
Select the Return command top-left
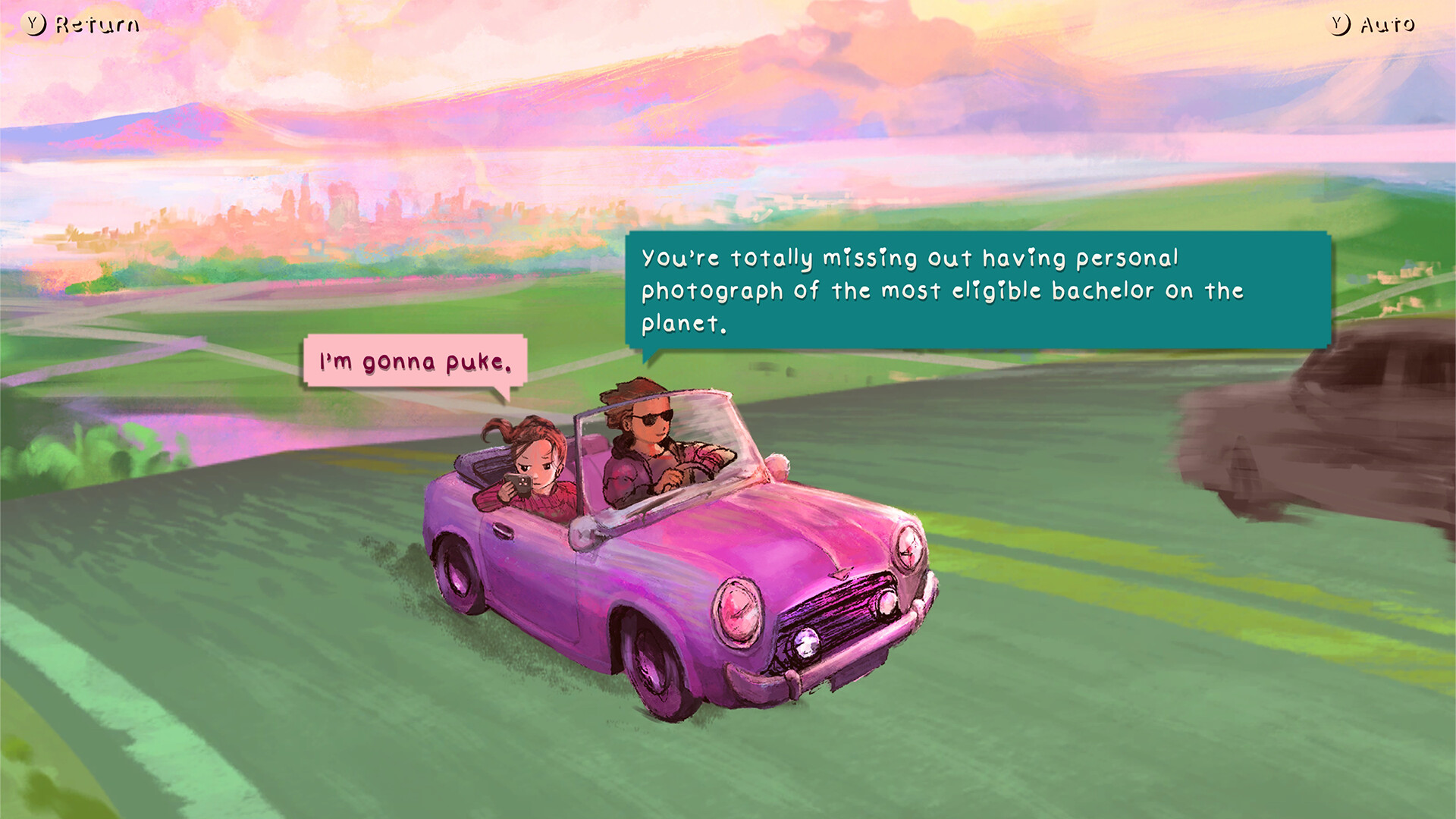click(94, 24)
